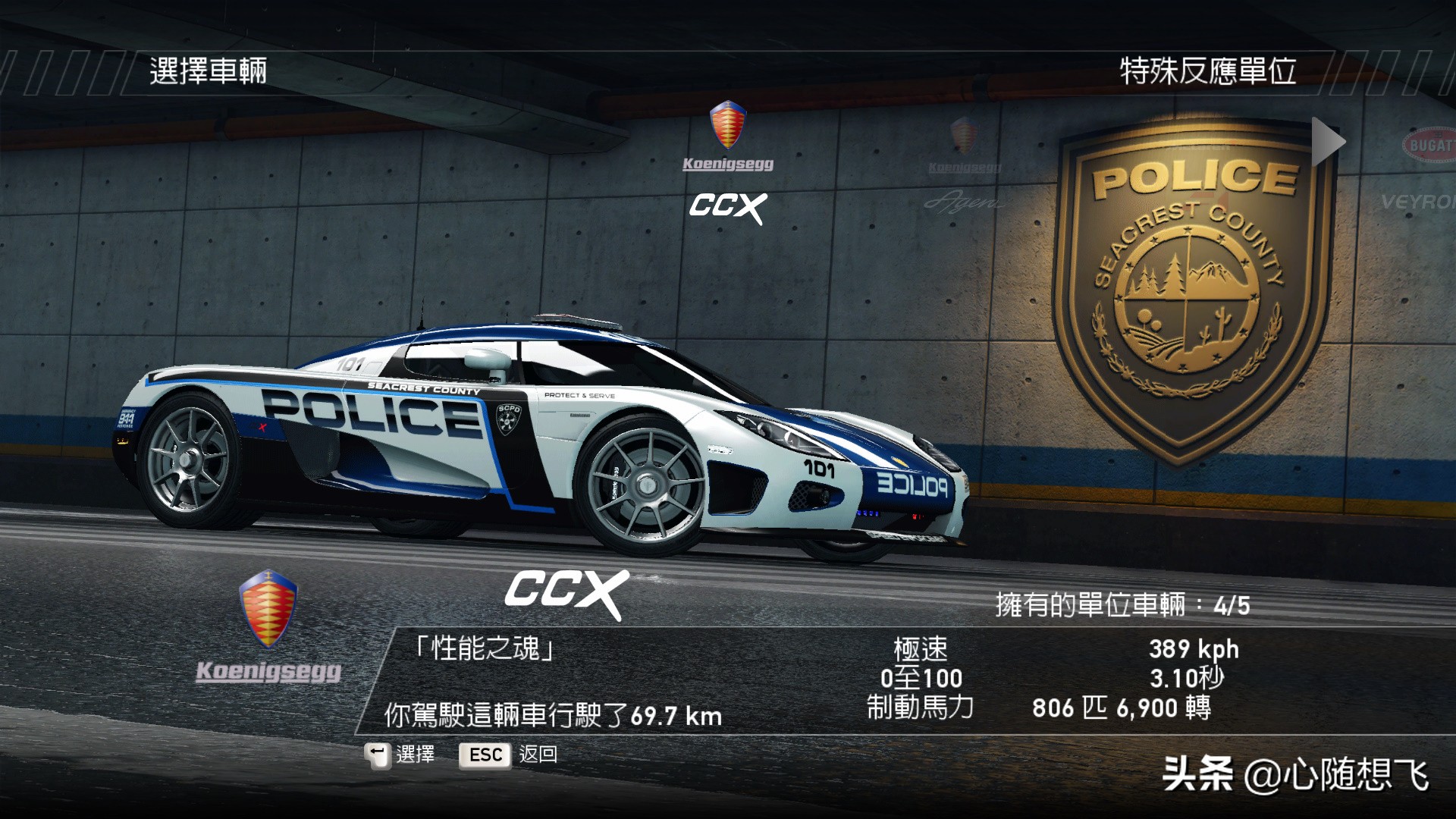
Task: Select the highlighted Koenigsegg CCX entry
Action: pos(728,164)
